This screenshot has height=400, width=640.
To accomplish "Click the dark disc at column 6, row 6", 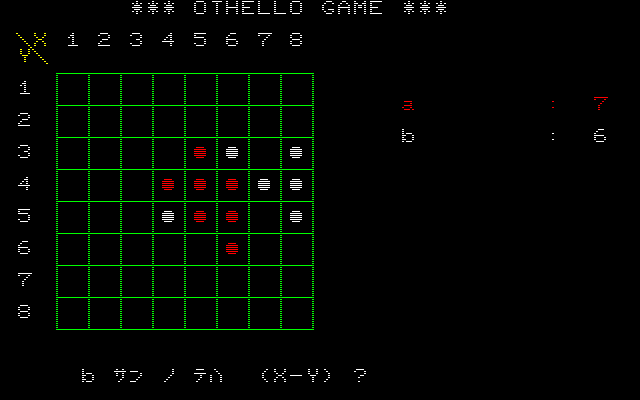I will tap(232, 248).
